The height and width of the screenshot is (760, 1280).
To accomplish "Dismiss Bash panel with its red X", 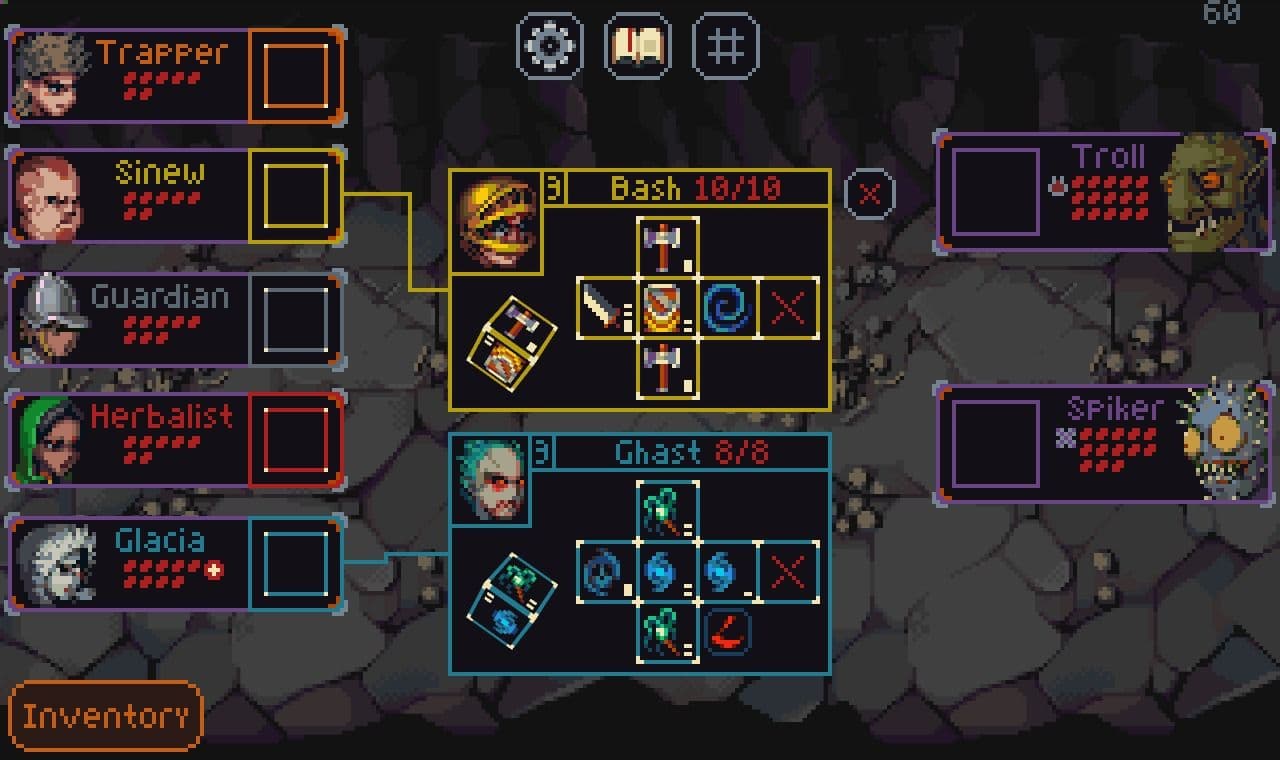I will (x=788, y=307).
